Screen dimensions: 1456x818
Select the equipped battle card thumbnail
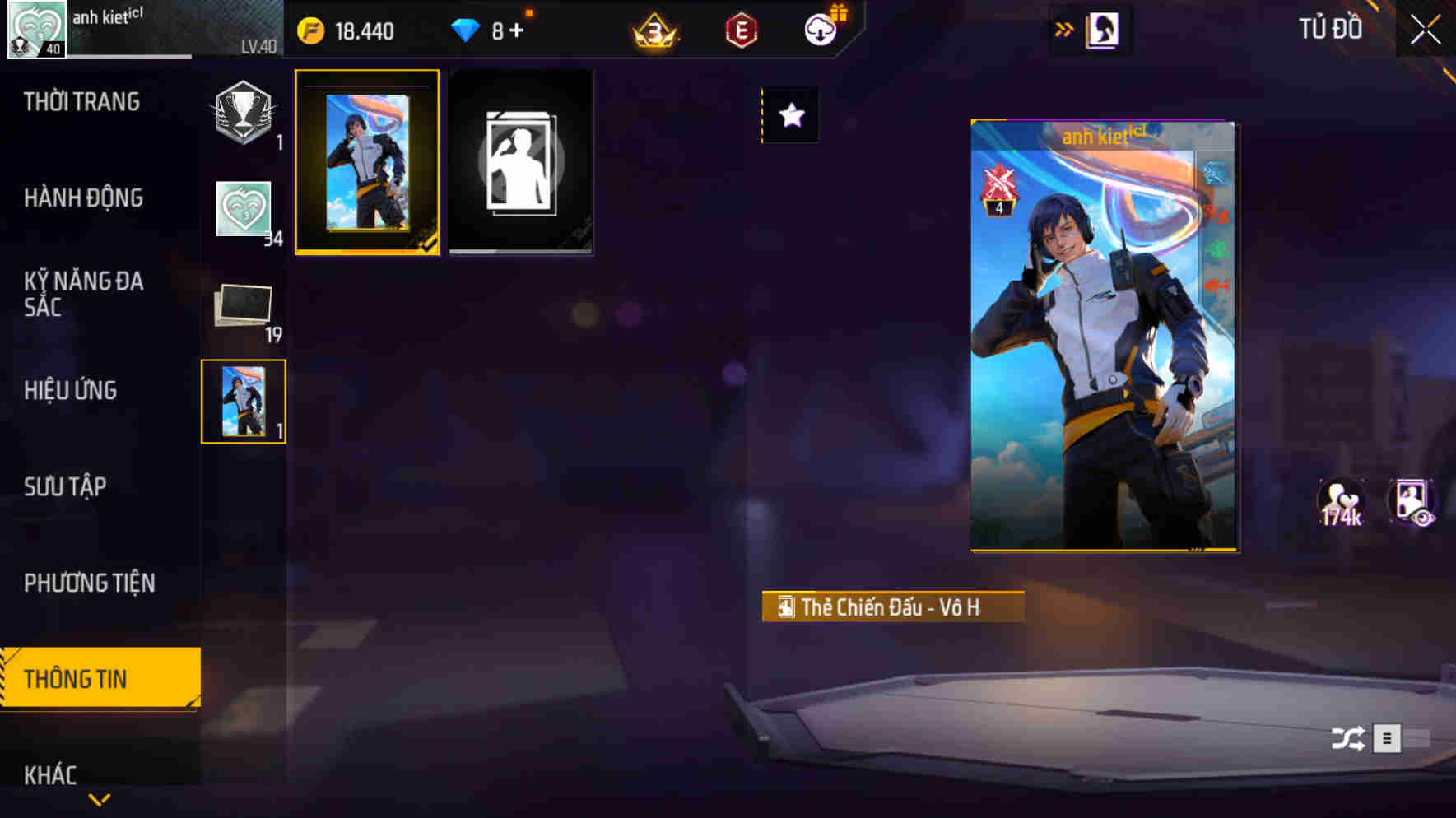coord(366,161)
